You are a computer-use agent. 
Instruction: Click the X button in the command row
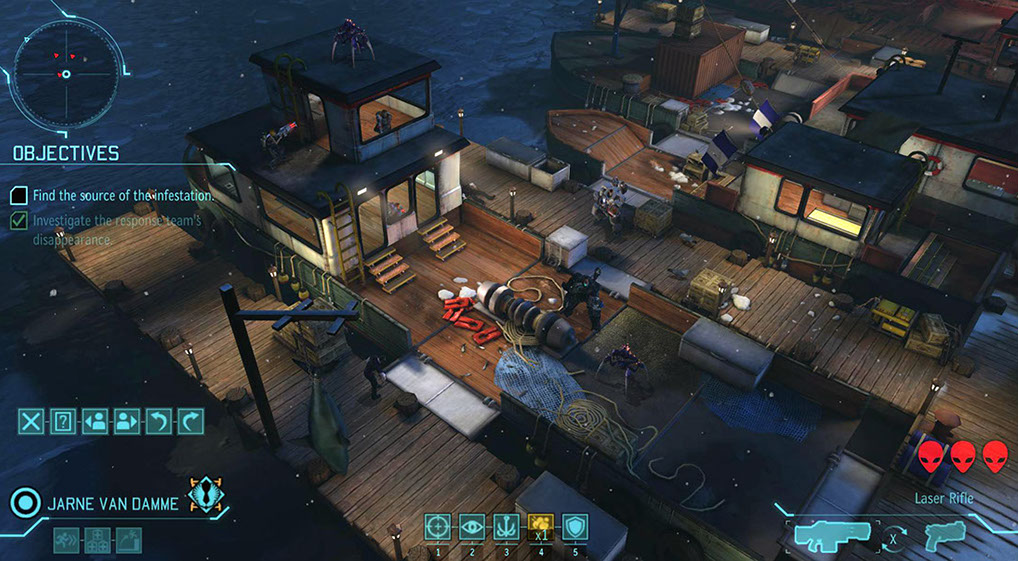tap(31, 421)
